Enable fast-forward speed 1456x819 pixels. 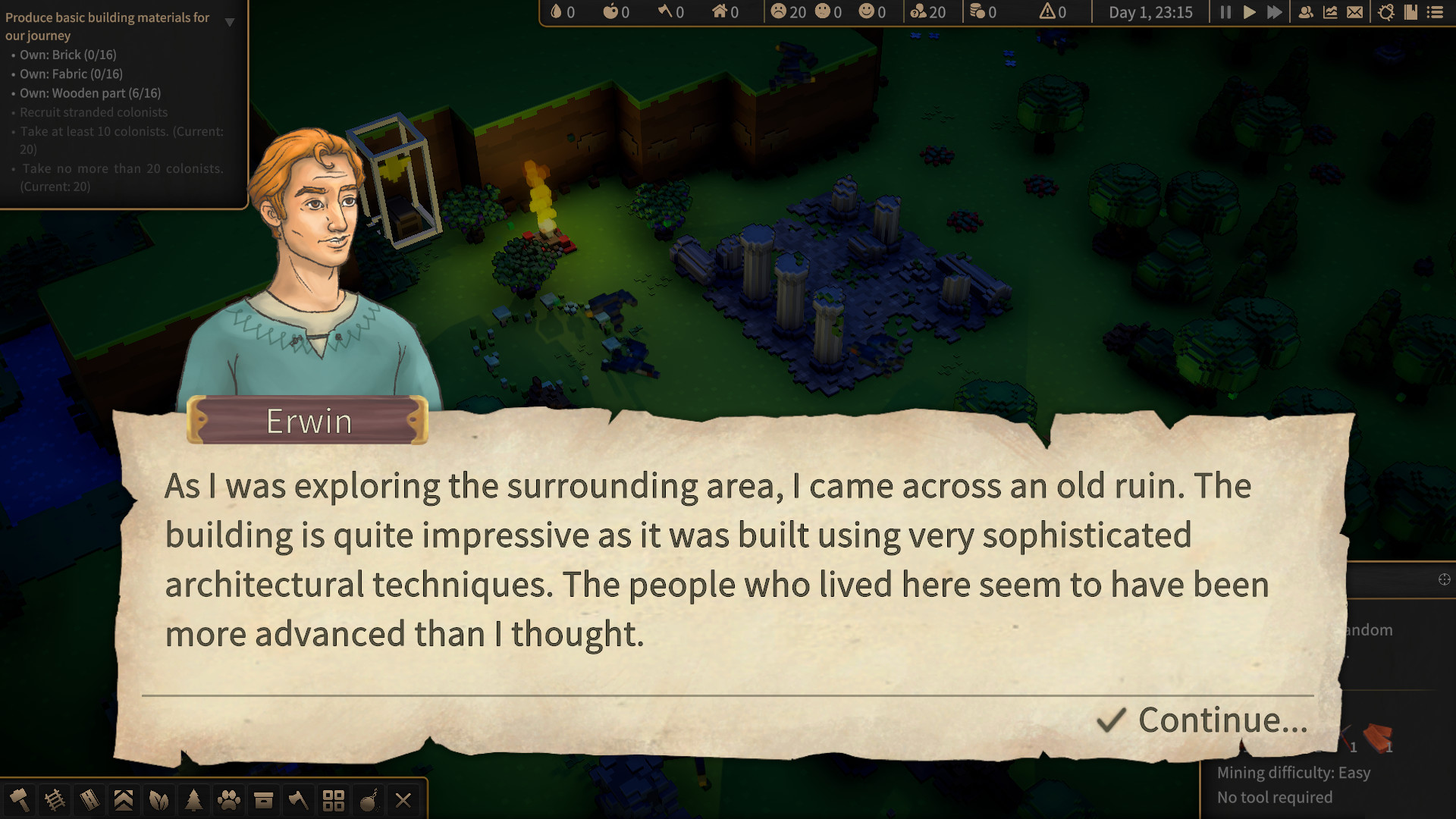[x=1274, y=12]
